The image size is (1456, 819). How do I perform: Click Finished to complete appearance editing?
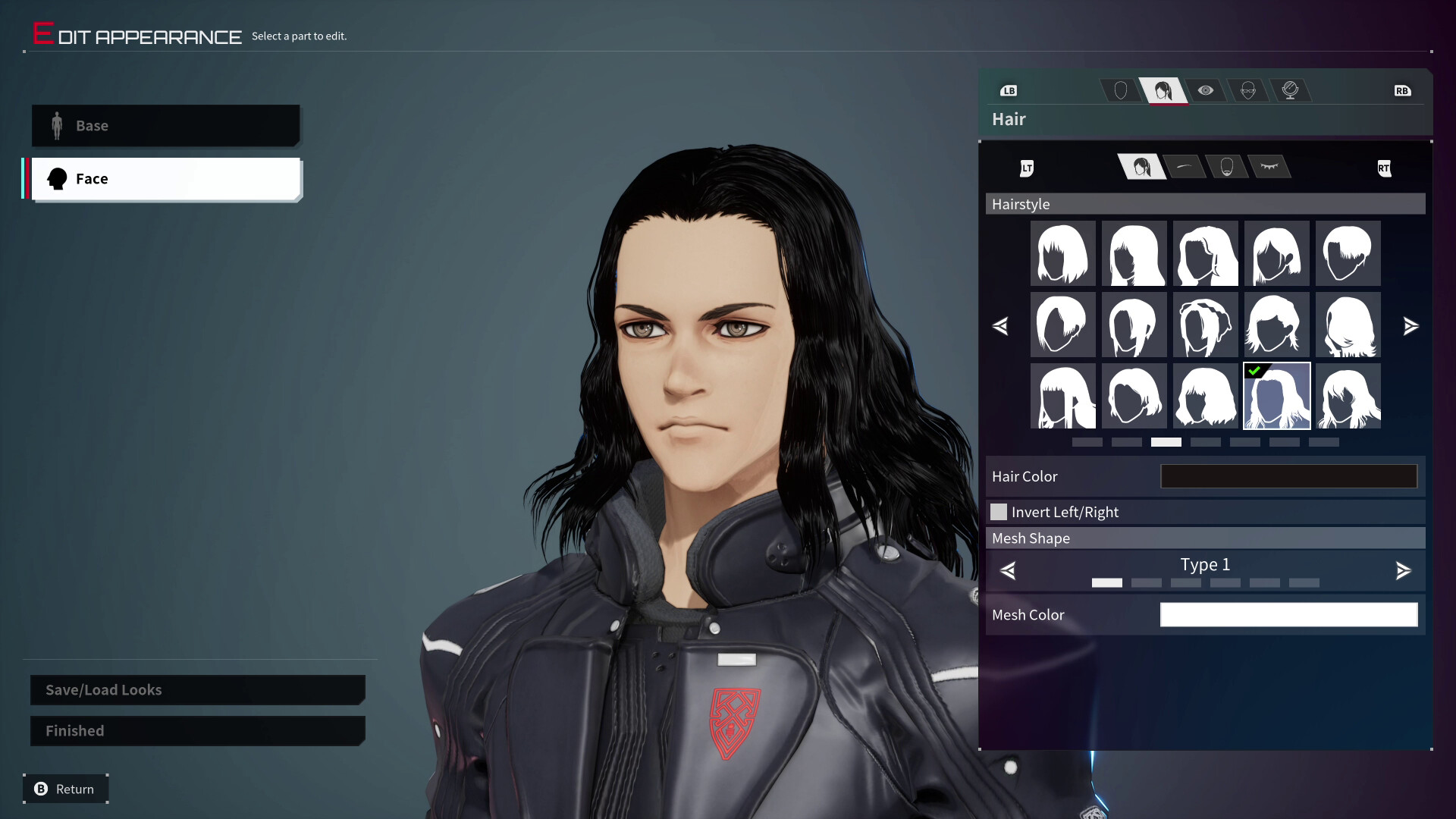point(197,730)
